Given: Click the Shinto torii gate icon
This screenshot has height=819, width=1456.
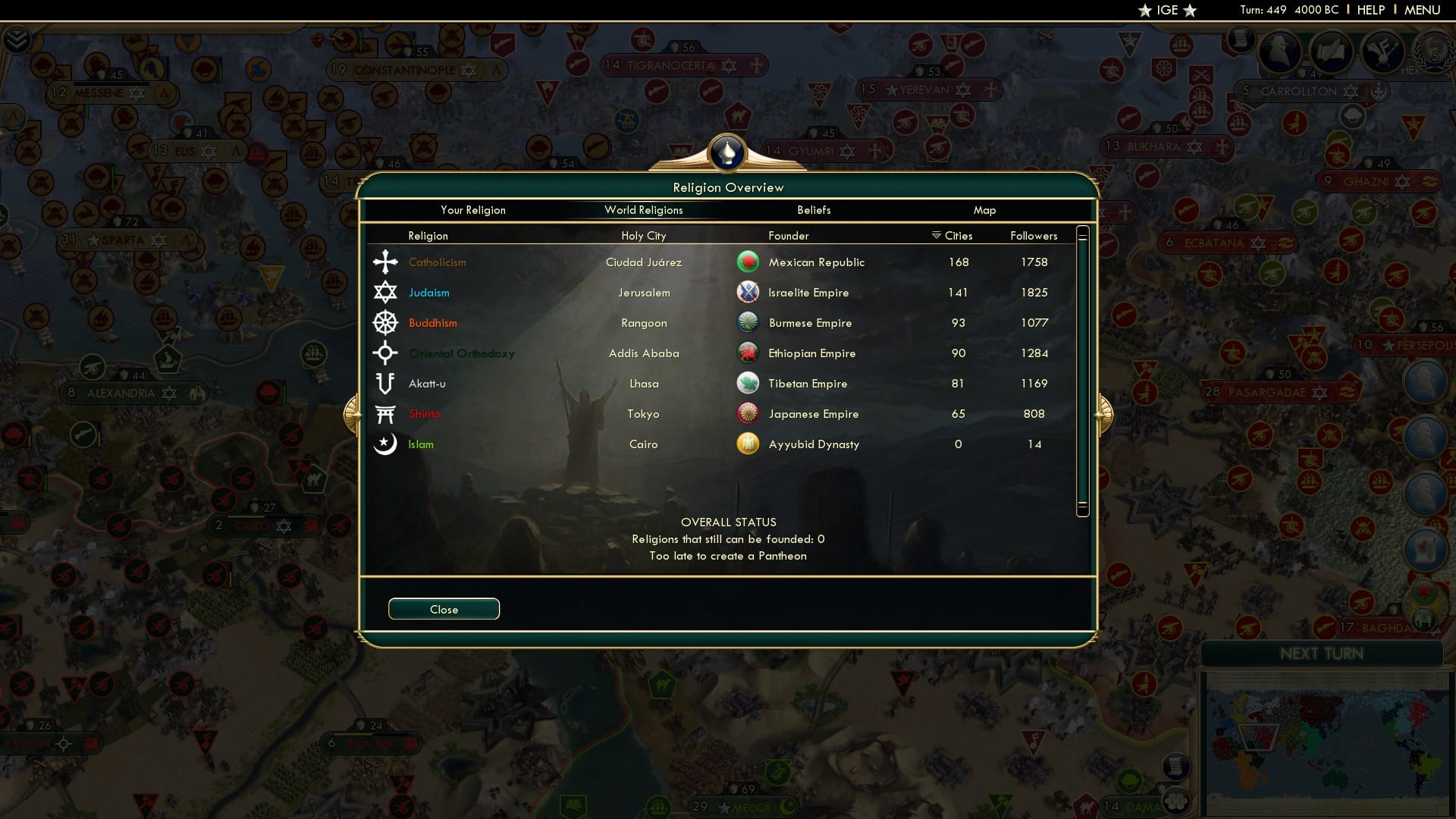Looking at the screenshot, I should (x=385, y=413).
